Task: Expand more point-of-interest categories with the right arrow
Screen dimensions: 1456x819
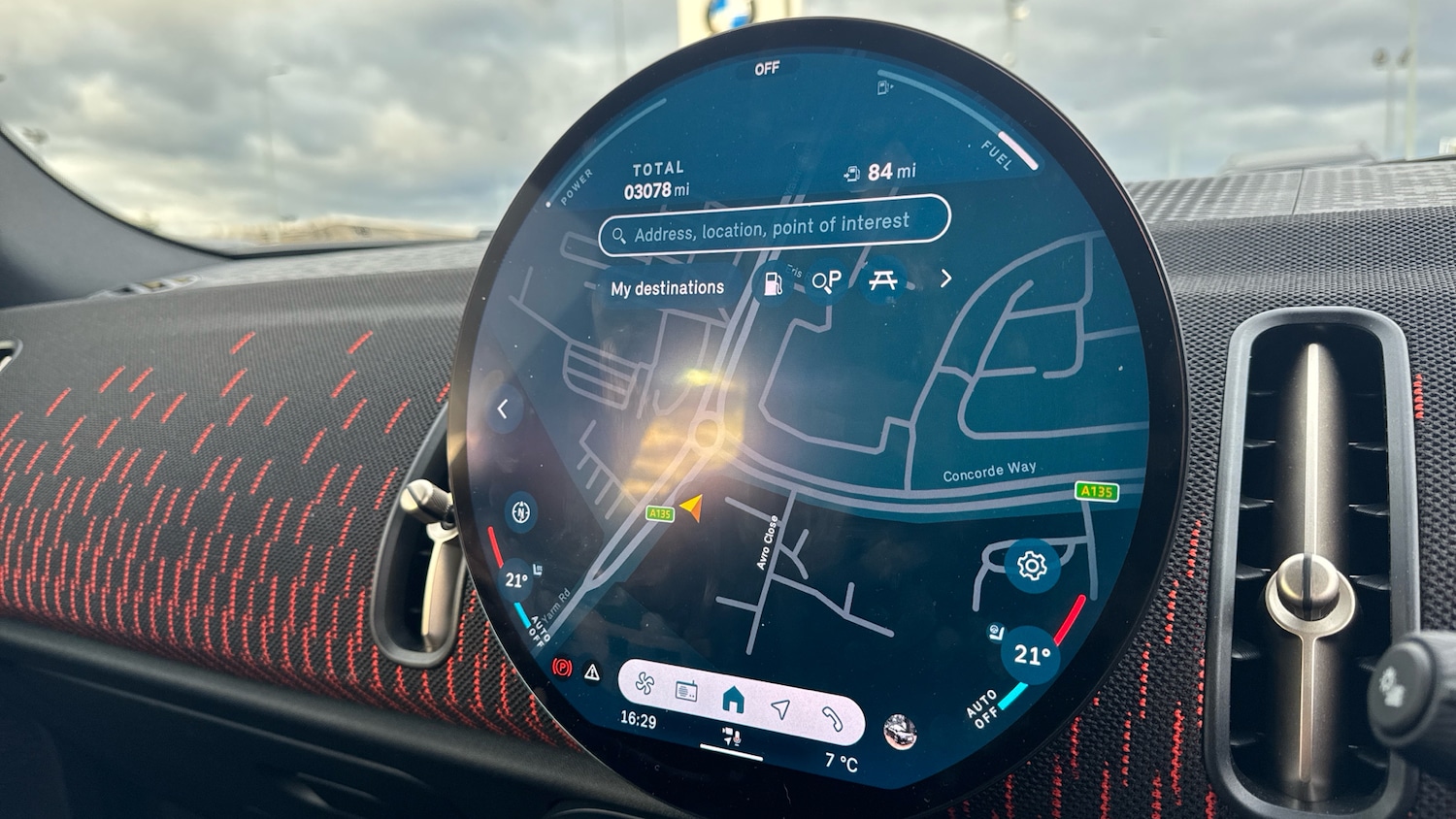Action: tap(945, 279)
